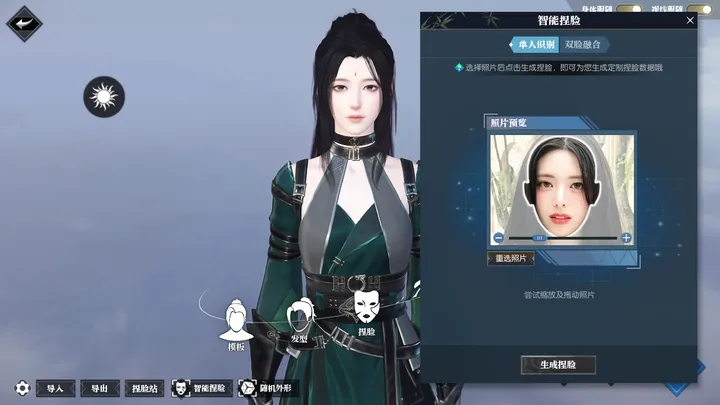This screenshot has height=405, width=720.
Task: Click the photo zoom slider track
Action: tap(562, 238)
